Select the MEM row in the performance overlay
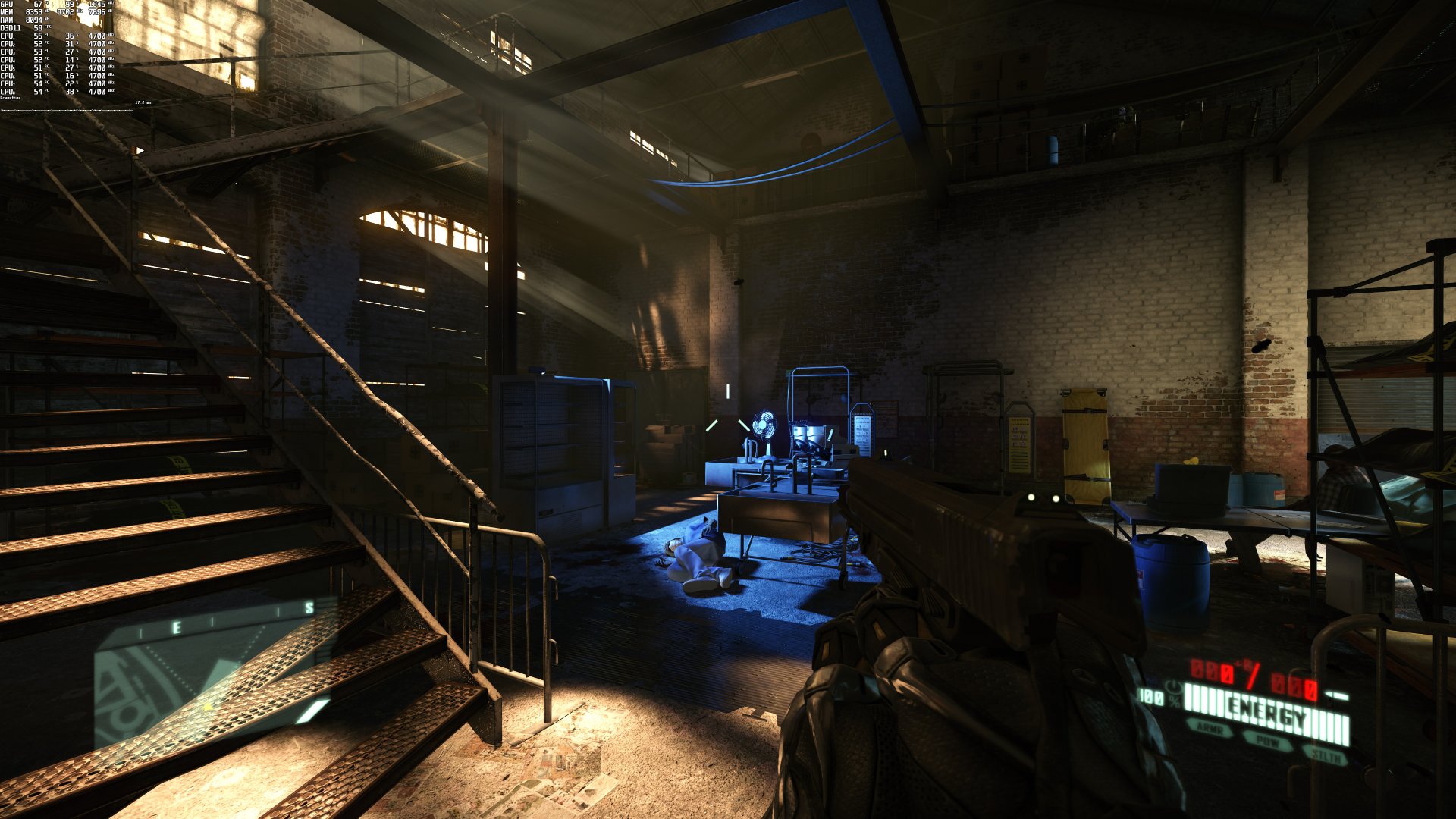The image size is (1456, 819). [8, 12]
